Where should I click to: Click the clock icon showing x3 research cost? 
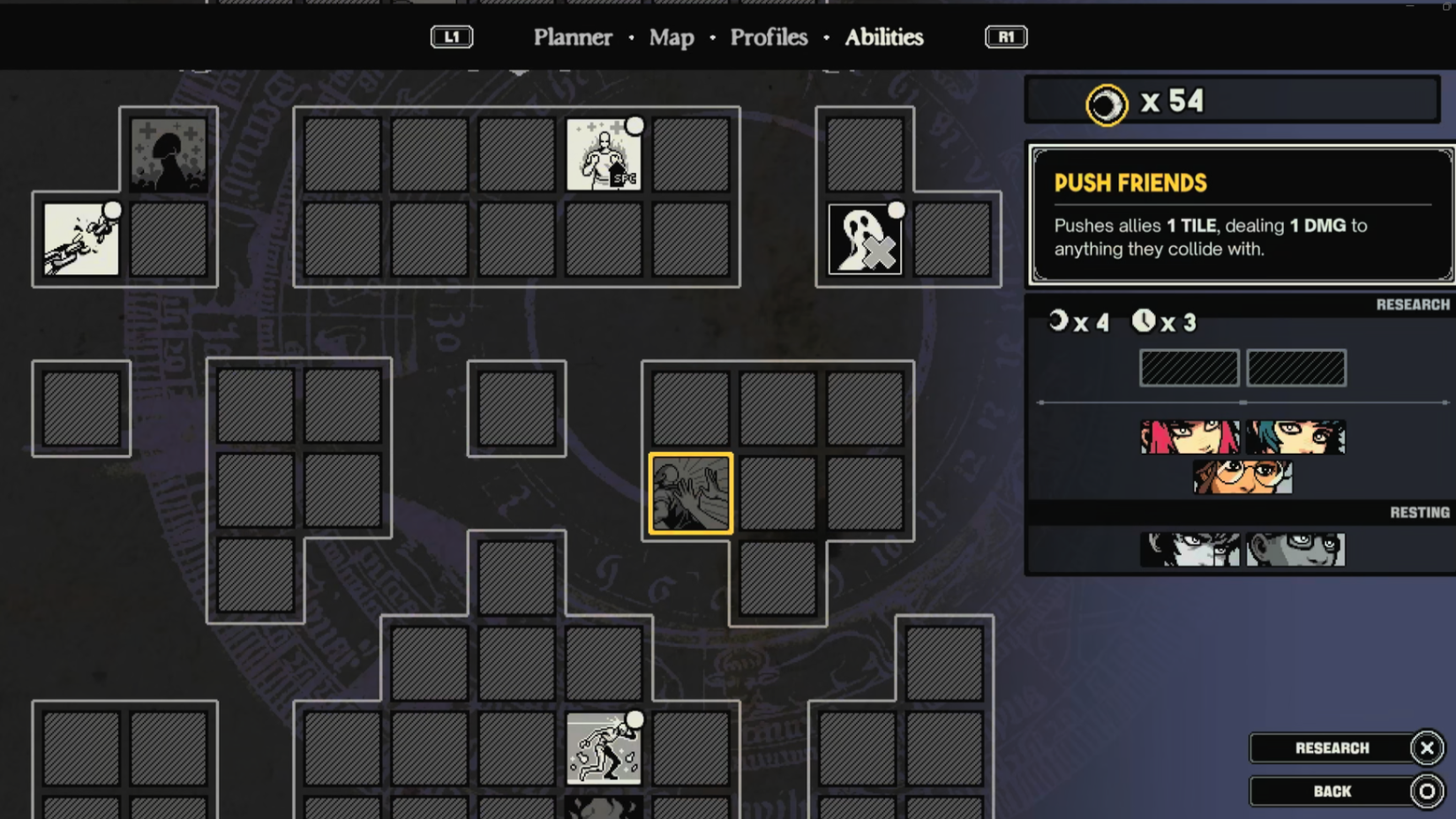coord(1143,322)
